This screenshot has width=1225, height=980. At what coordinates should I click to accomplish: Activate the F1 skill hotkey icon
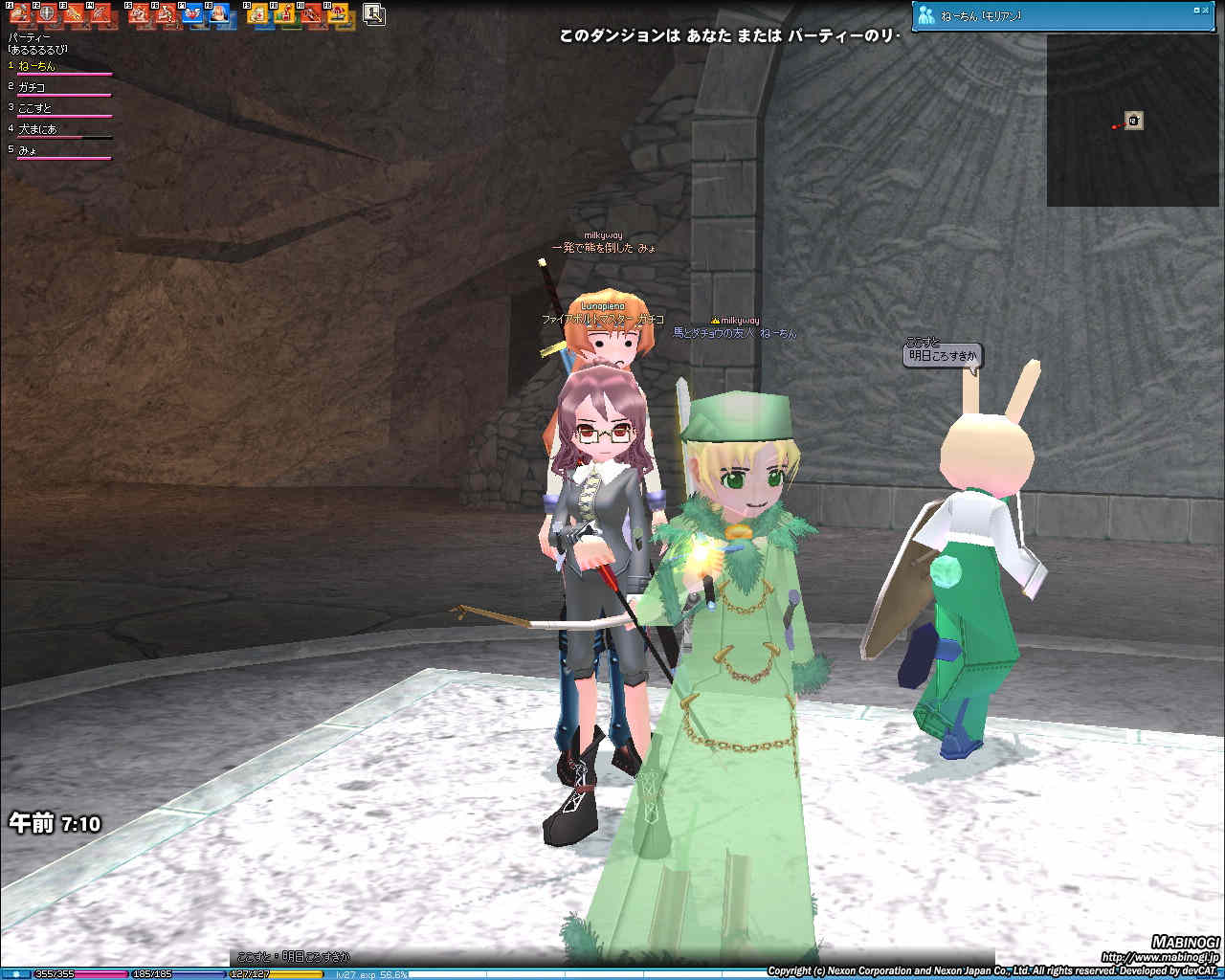tap(20, 13)
